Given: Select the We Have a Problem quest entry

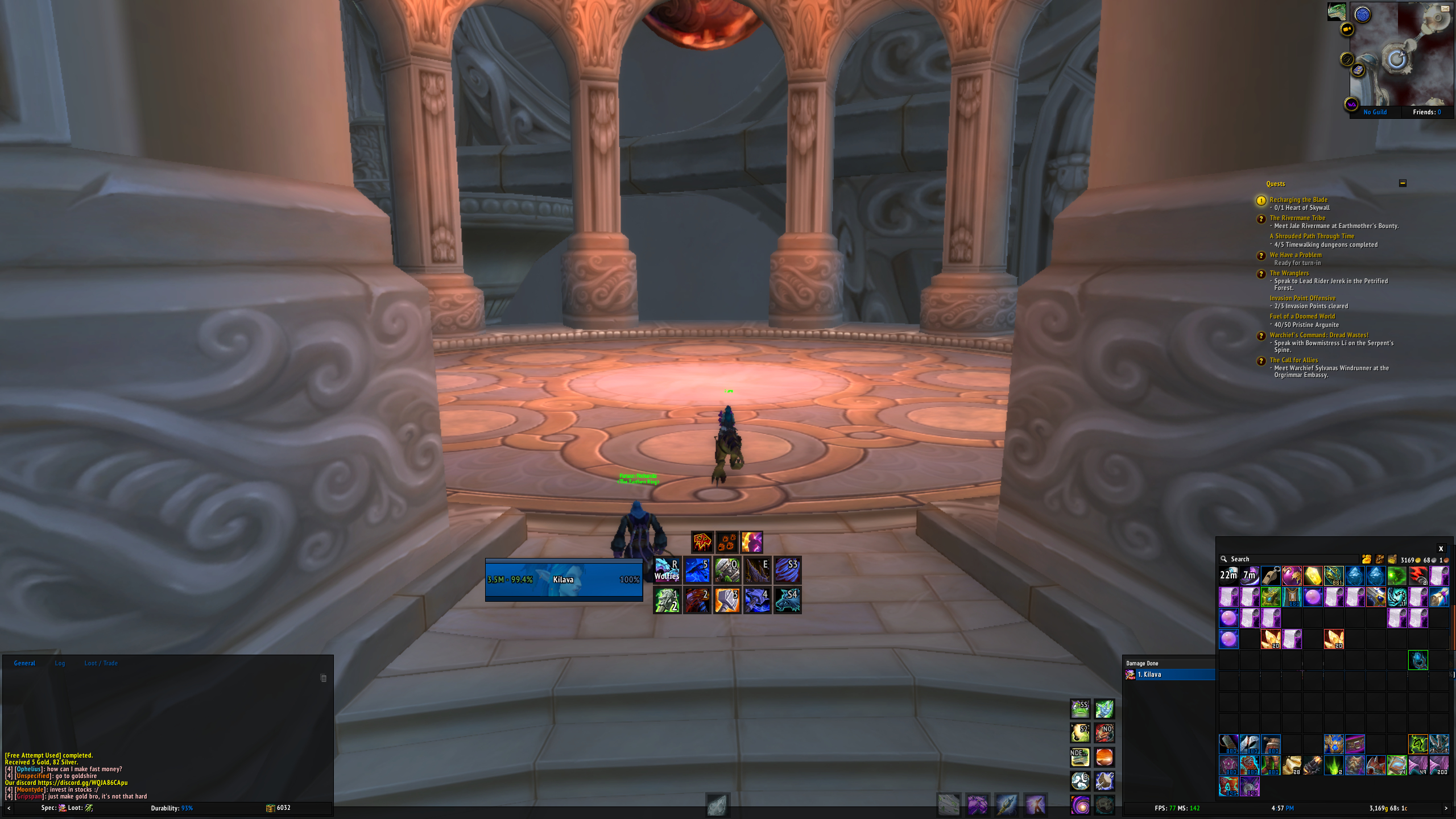Looking at the screenshot, I should (1296, 255).
